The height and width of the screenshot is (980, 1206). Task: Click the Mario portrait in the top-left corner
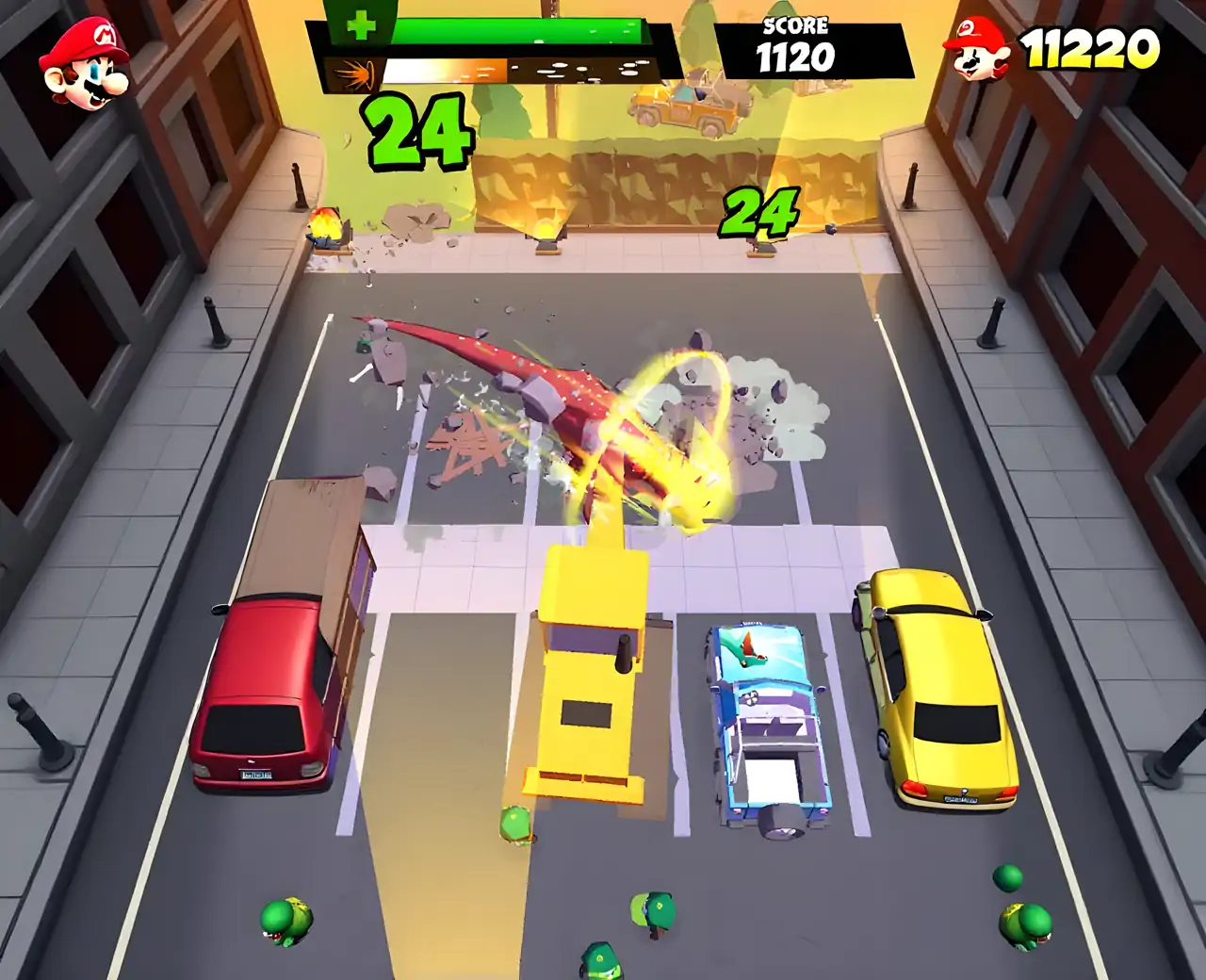click(x=86, y=64)
